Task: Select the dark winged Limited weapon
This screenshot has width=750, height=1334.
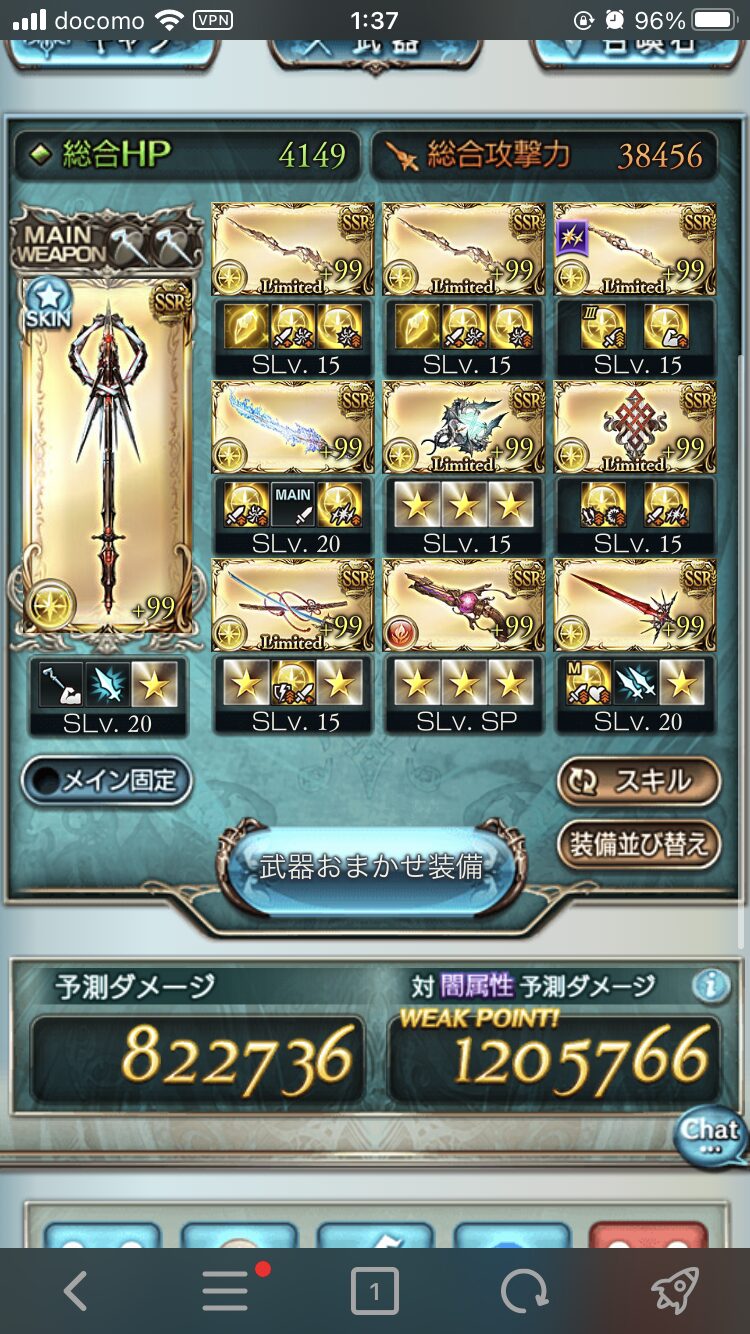Action: tap(464, 427)
